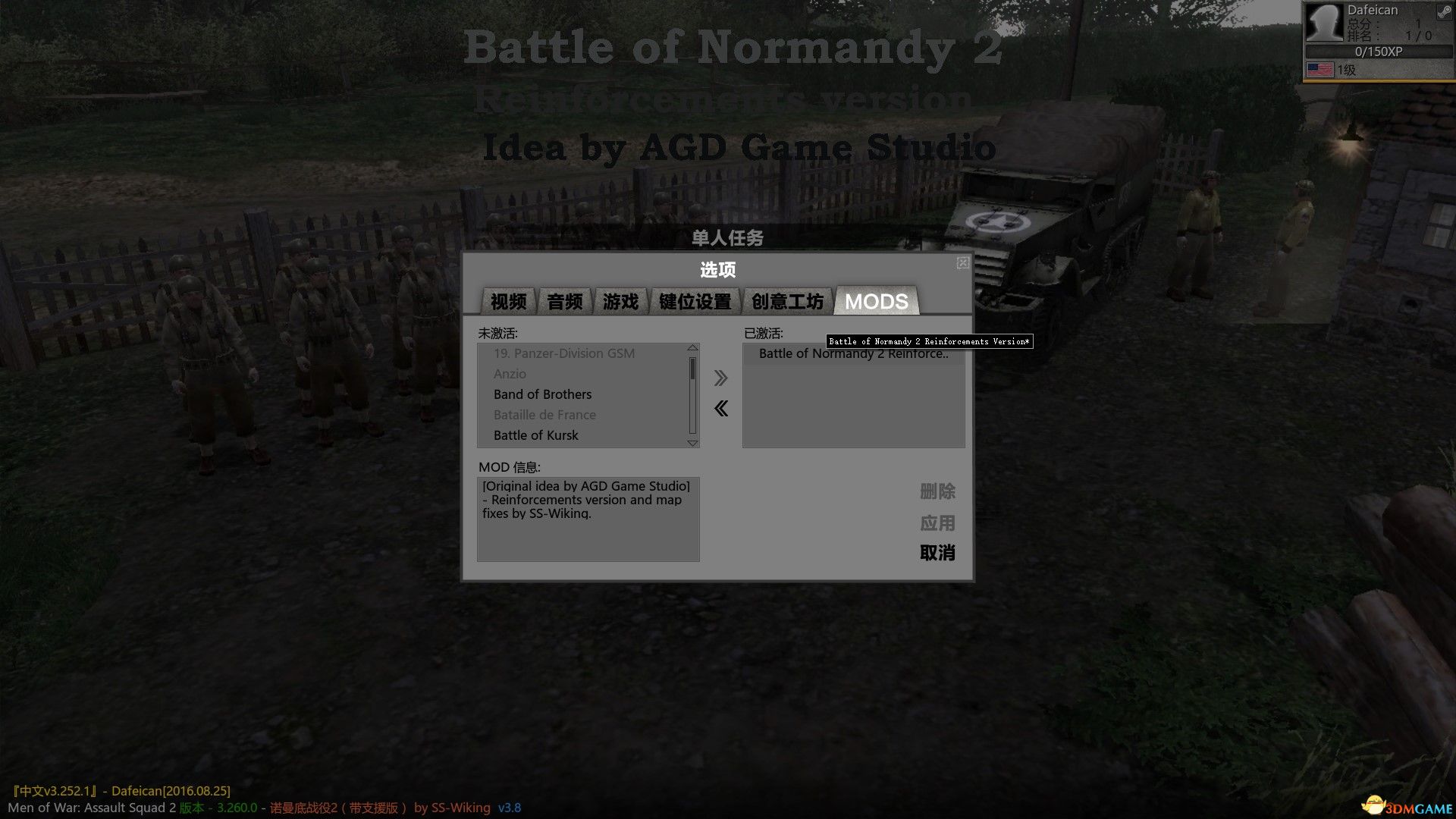Open the 键位设置 key bindings tab
This screenshot has height=819, width=1456.
click(694, 300)
